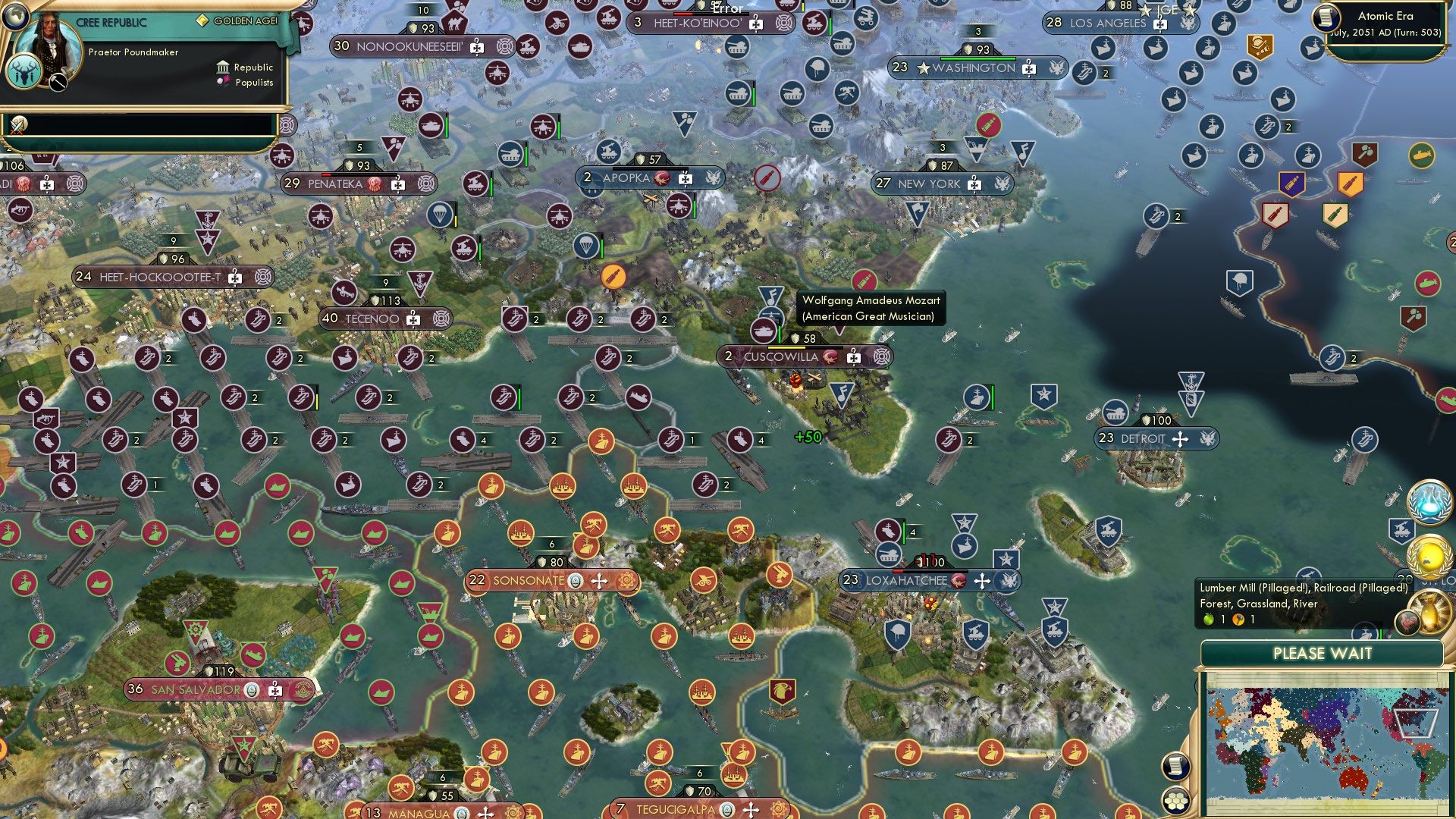
Task: Open the Washington city screen
Action: tap(973, 67)
